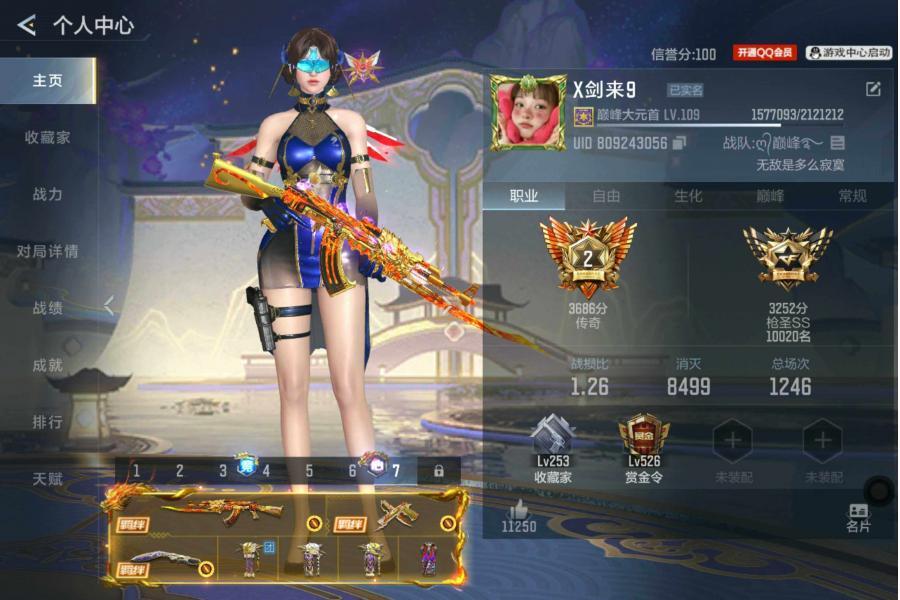
Task: Show the 战绩 records page
Action: coord(47,308)
